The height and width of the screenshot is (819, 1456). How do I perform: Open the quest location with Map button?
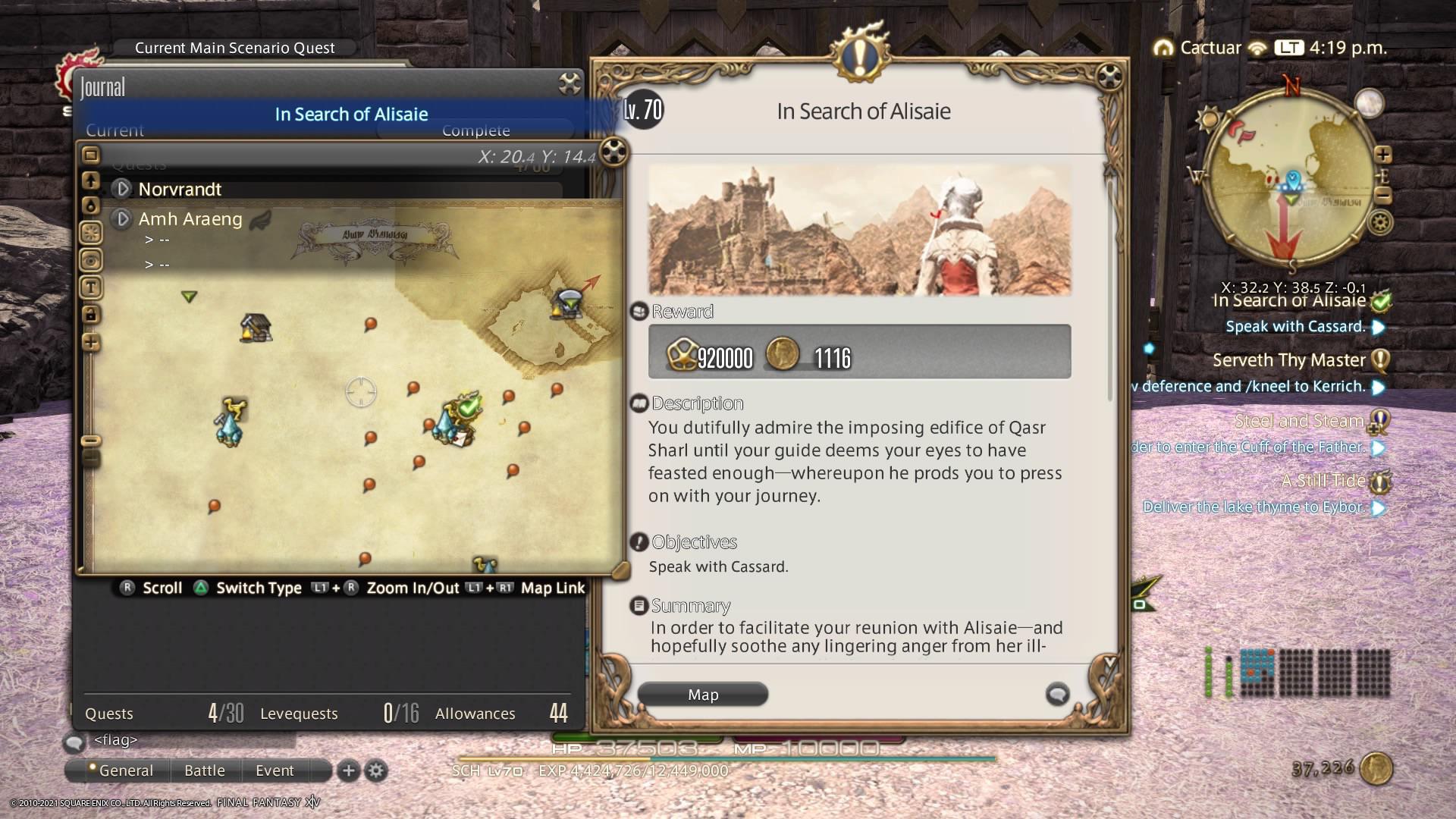pos(703,695)
